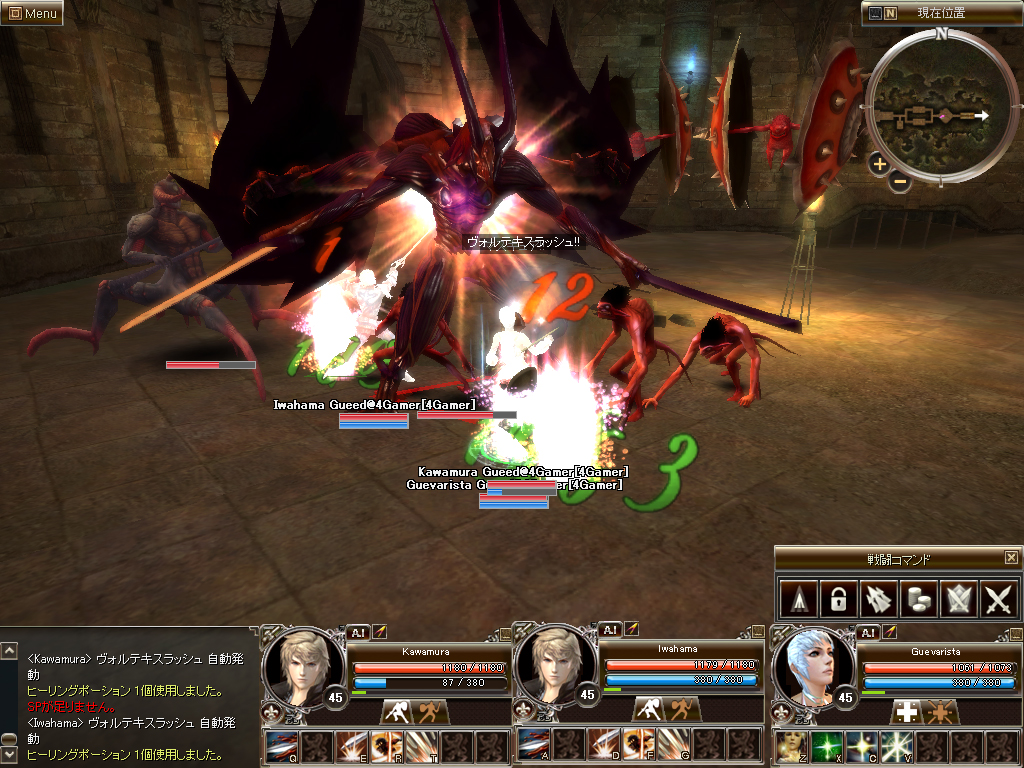Activate Guevarista's green star skill on X
This screenshot has height=768, width=1024.
tap(826, 746)
